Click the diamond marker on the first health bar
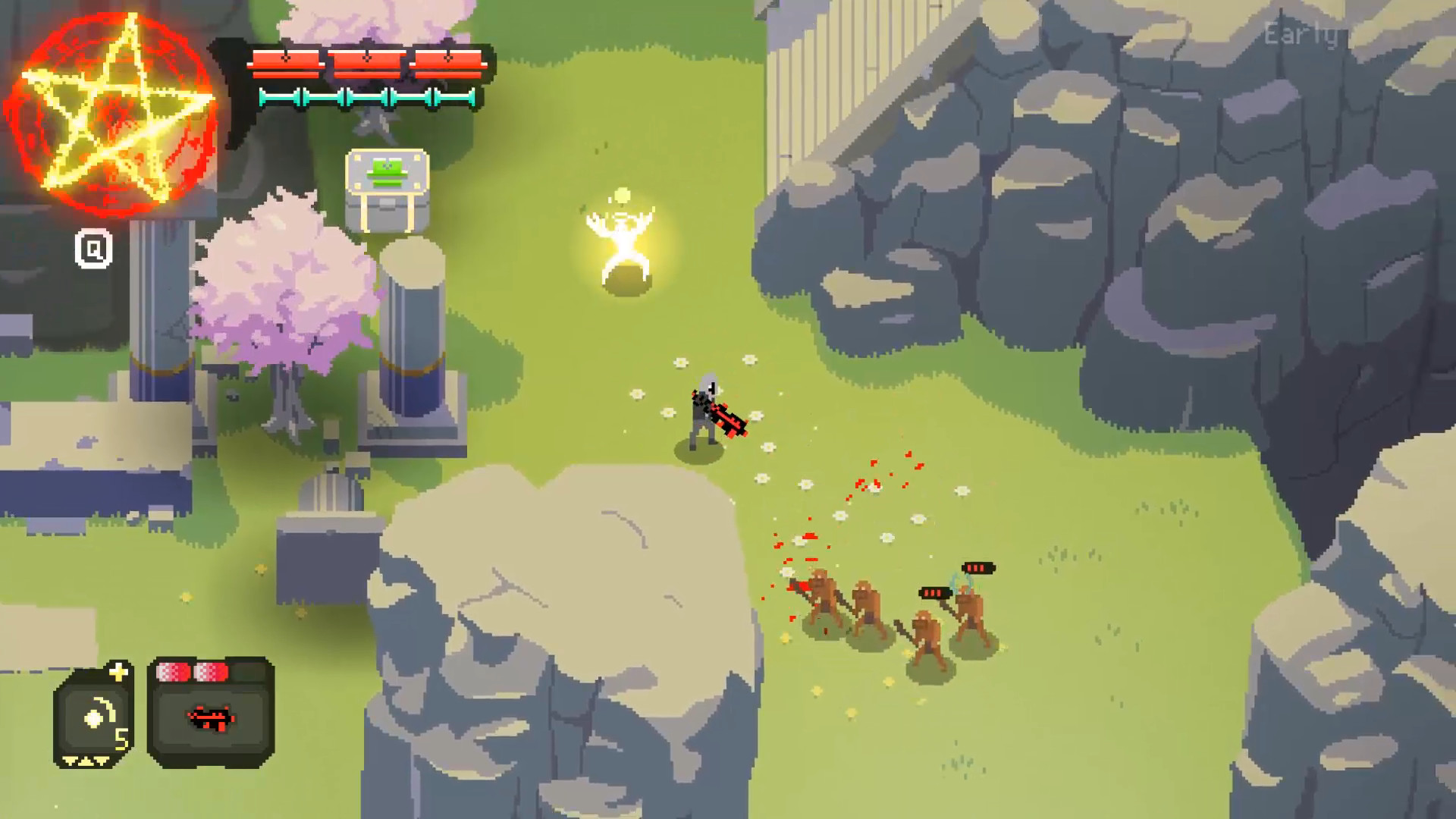This screenshot has width=1456, height=819. 285,58
